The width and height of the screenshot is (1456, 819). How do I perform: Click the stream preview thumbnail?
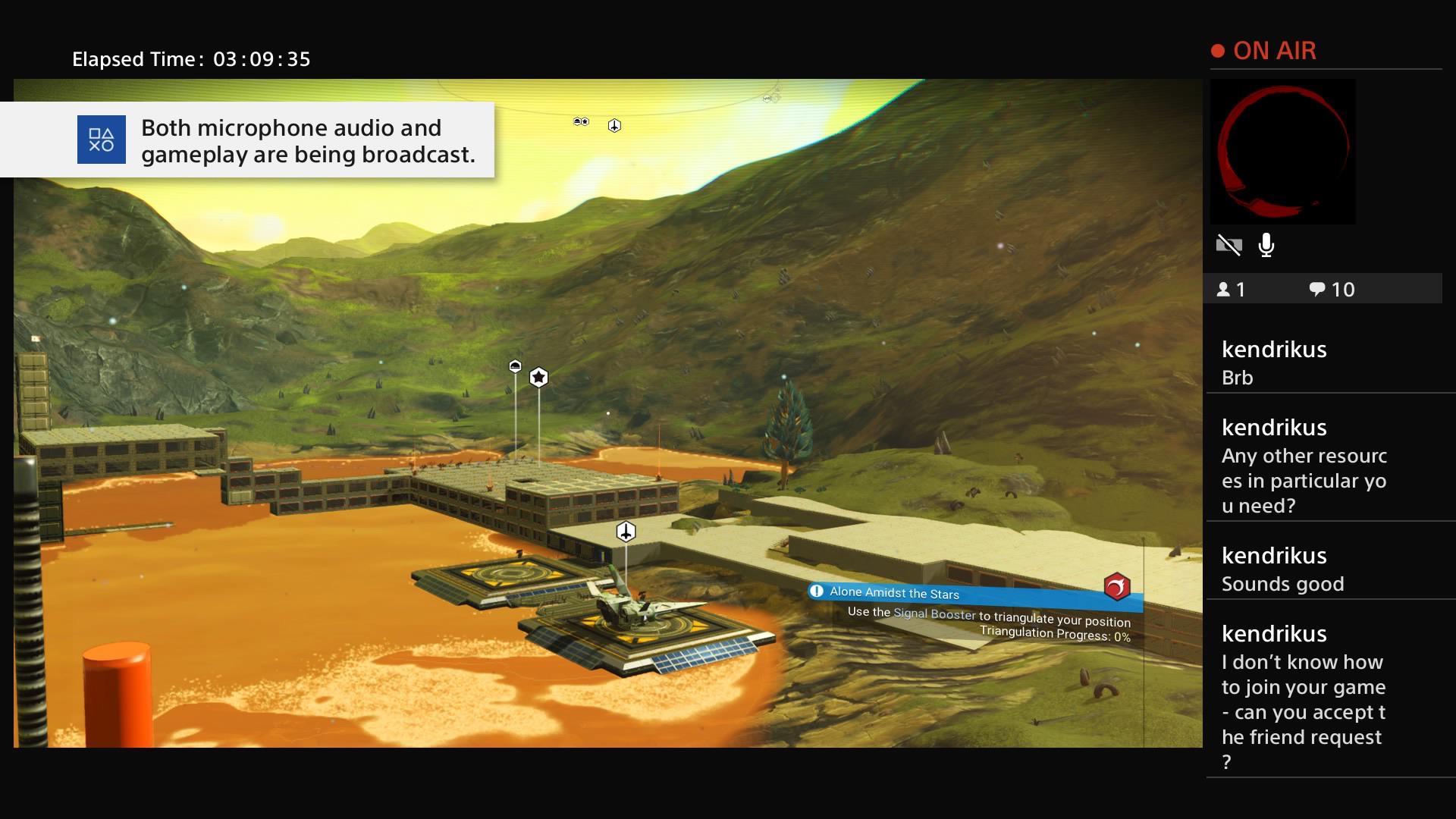click(1282, 151)
